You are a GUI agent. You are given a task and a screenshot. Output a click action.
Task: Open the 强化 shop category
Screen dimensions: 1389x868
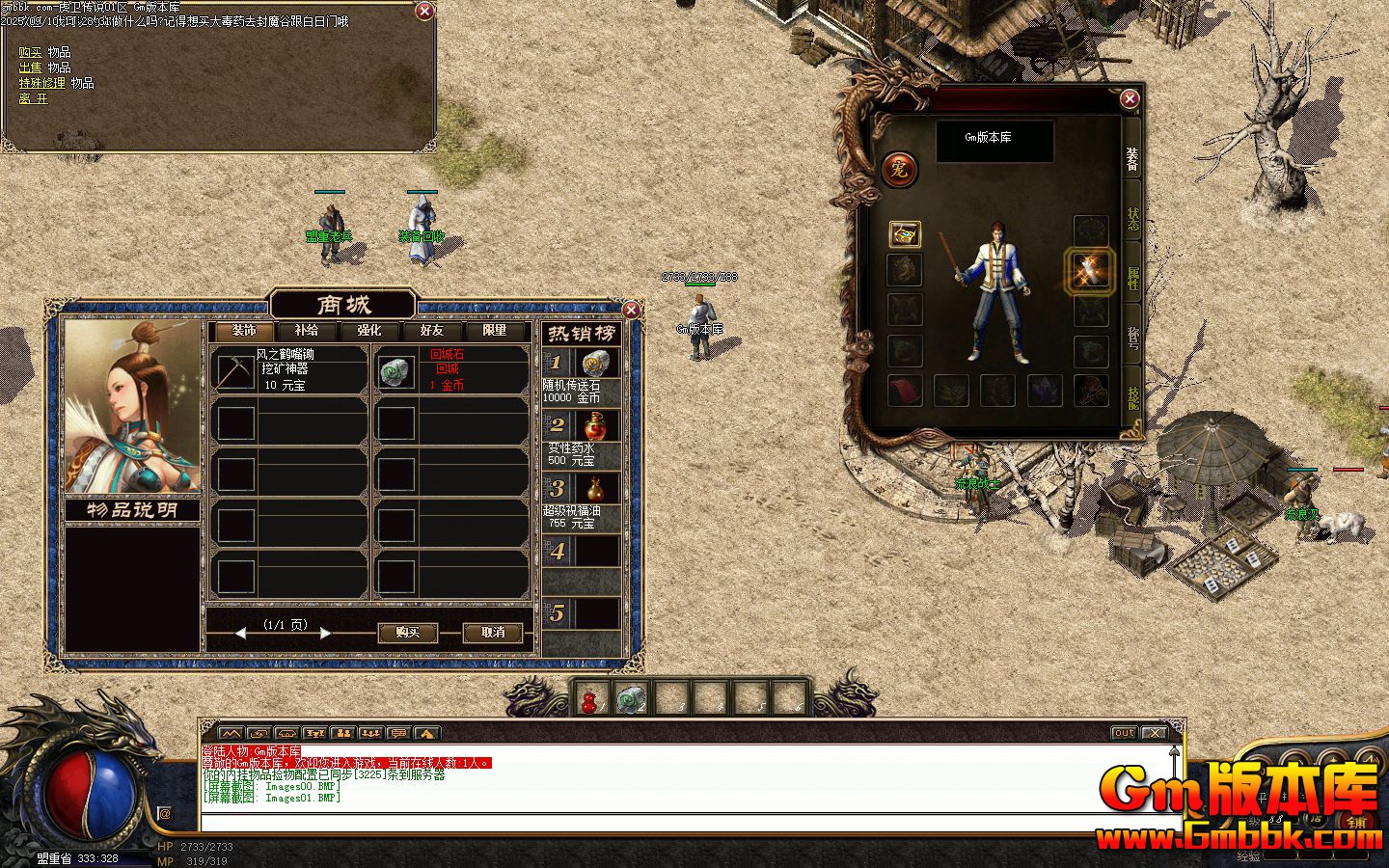[369, 331]
